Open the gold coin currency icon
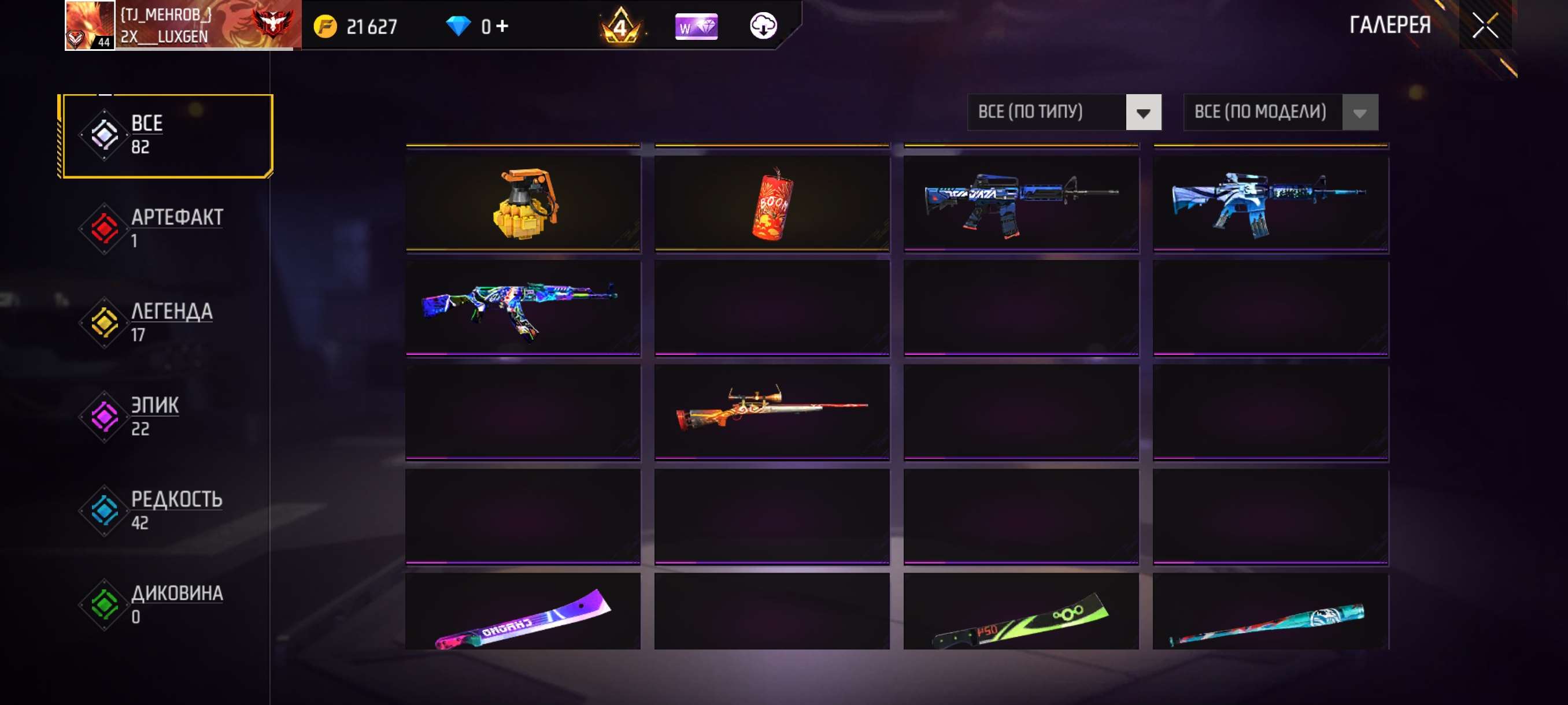The width and height of the screenshot is (1568, 705). (x=327, y=26)
